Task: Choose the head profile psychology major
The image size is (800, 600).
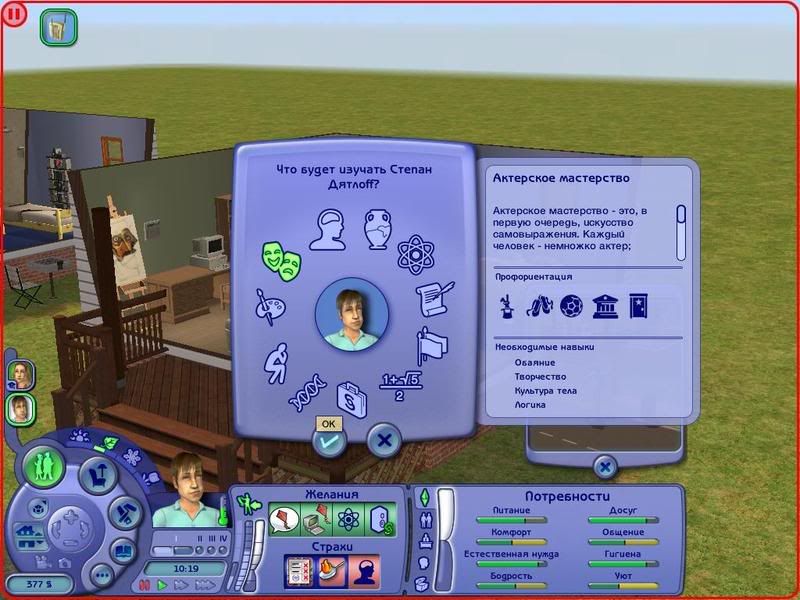Action: tap(327, 229)
